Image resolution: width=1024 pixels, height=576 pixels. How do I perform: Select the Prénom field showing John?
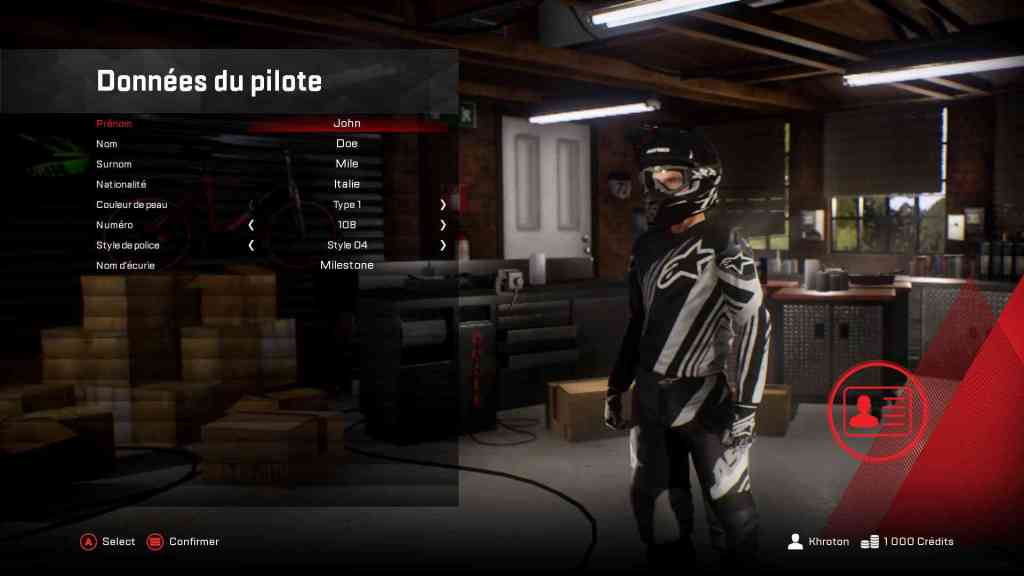(346, 124)
